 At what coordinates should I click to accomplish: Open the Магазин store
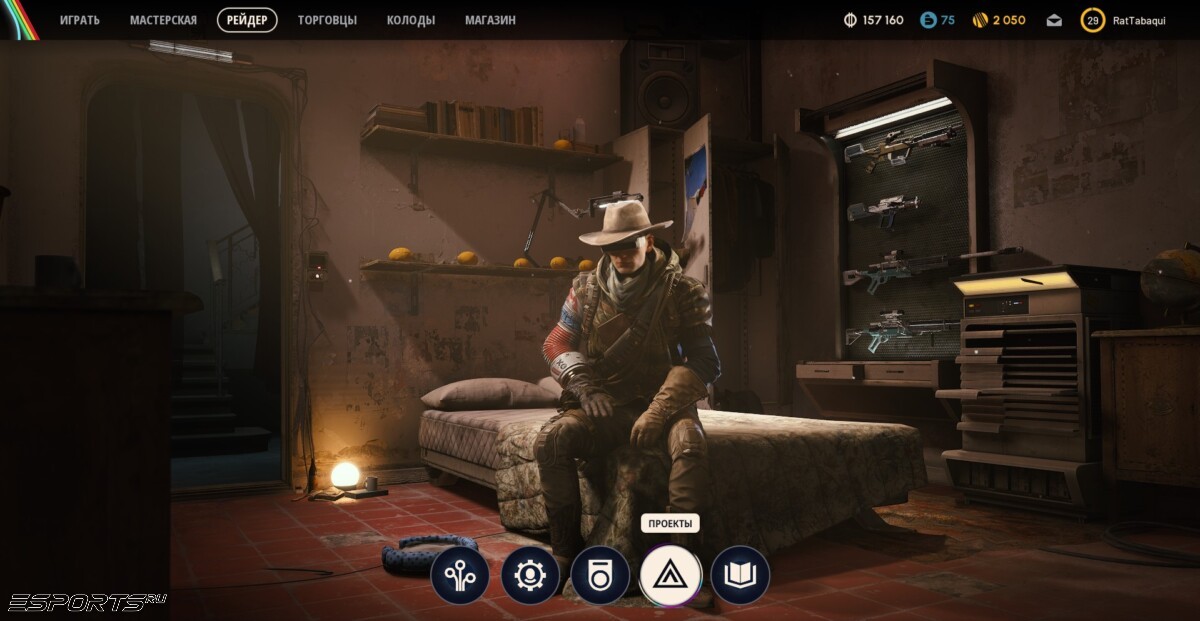[x=490, y=20]
